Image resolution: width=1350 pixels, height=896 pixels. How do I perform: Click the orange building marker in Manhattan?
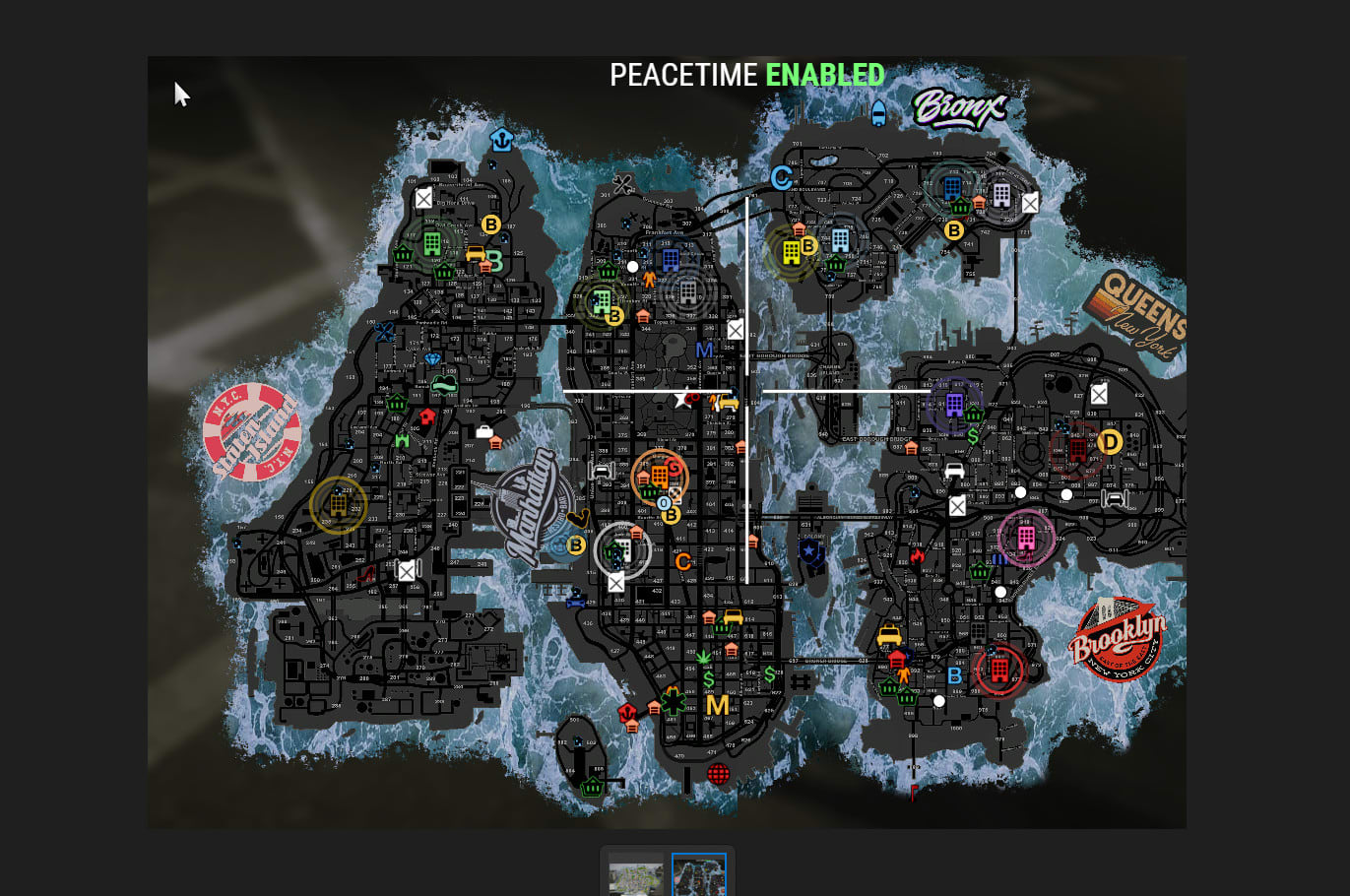(x=659, y=477)
